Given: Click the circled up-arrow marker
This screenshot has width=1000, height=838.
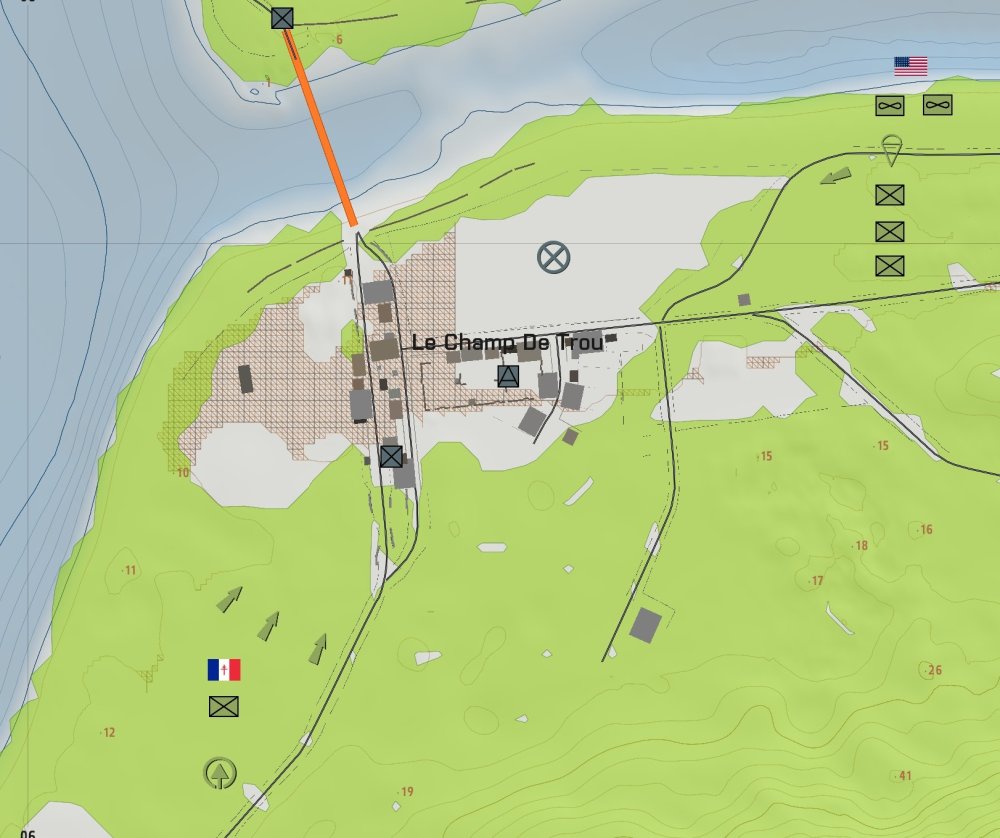Looking at the screenshot, I should point(220,772).
